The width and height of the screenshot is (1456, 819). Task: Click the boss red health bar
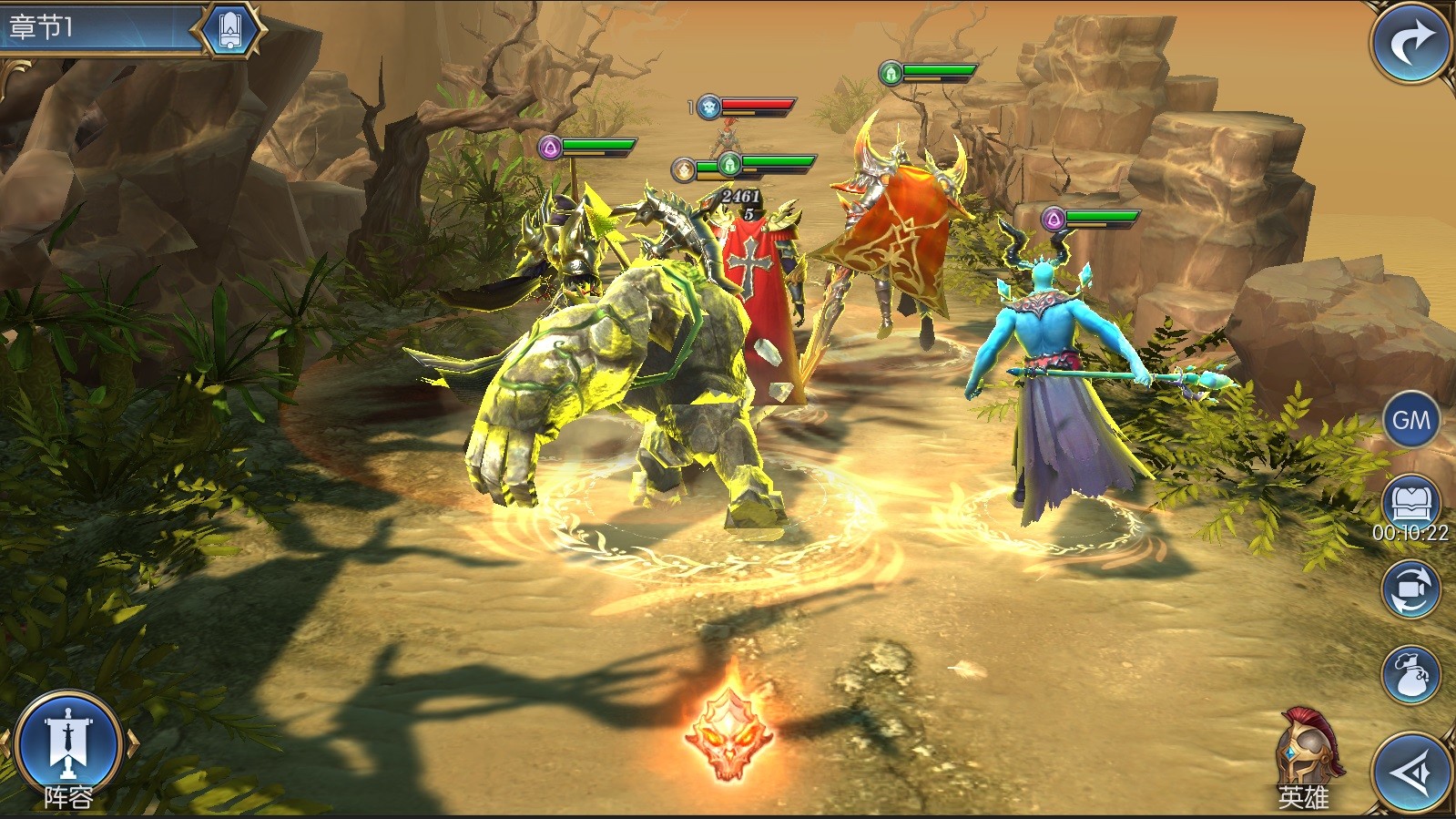[x=757, y=104]
